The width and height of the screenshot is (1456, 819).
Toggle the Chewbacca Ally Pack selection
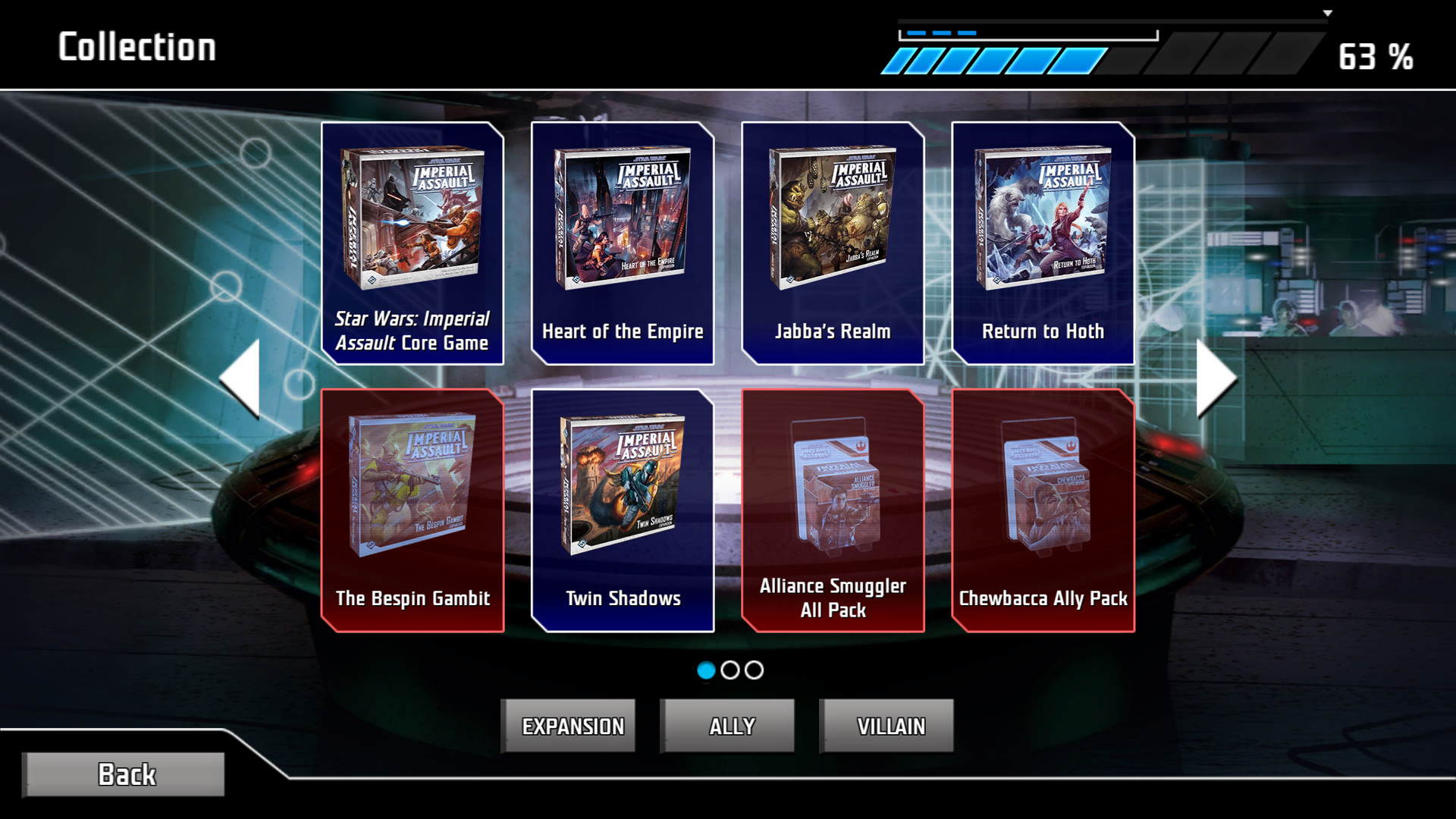pyautogui.click(x=1041, y=508)
